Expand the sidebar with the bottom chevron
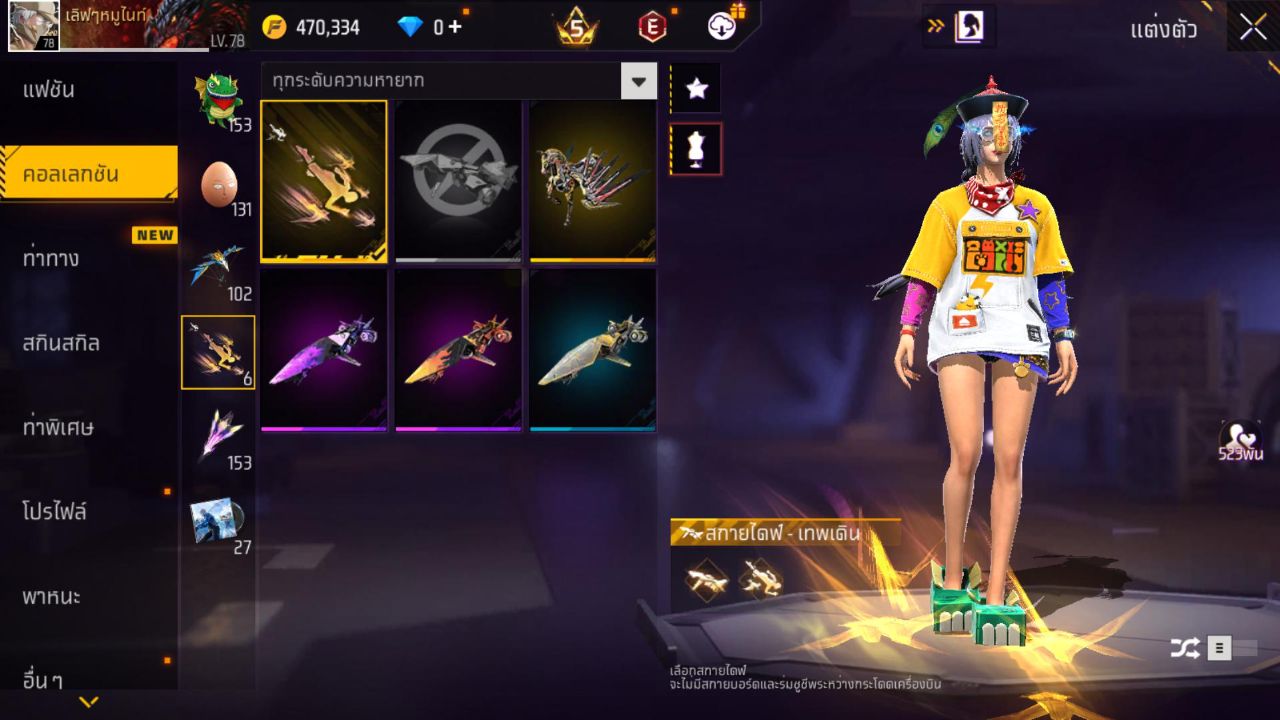 click(x=88, y=700)
